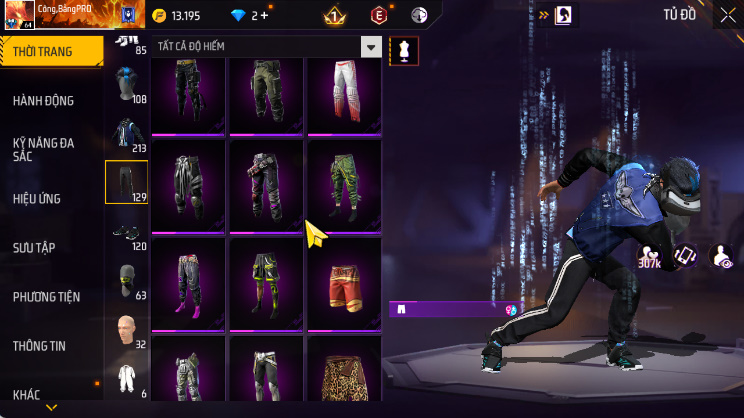This screenshot has height=418, width=744.
Task: Choose the red shorts item
Action: (x=344, y=283)
